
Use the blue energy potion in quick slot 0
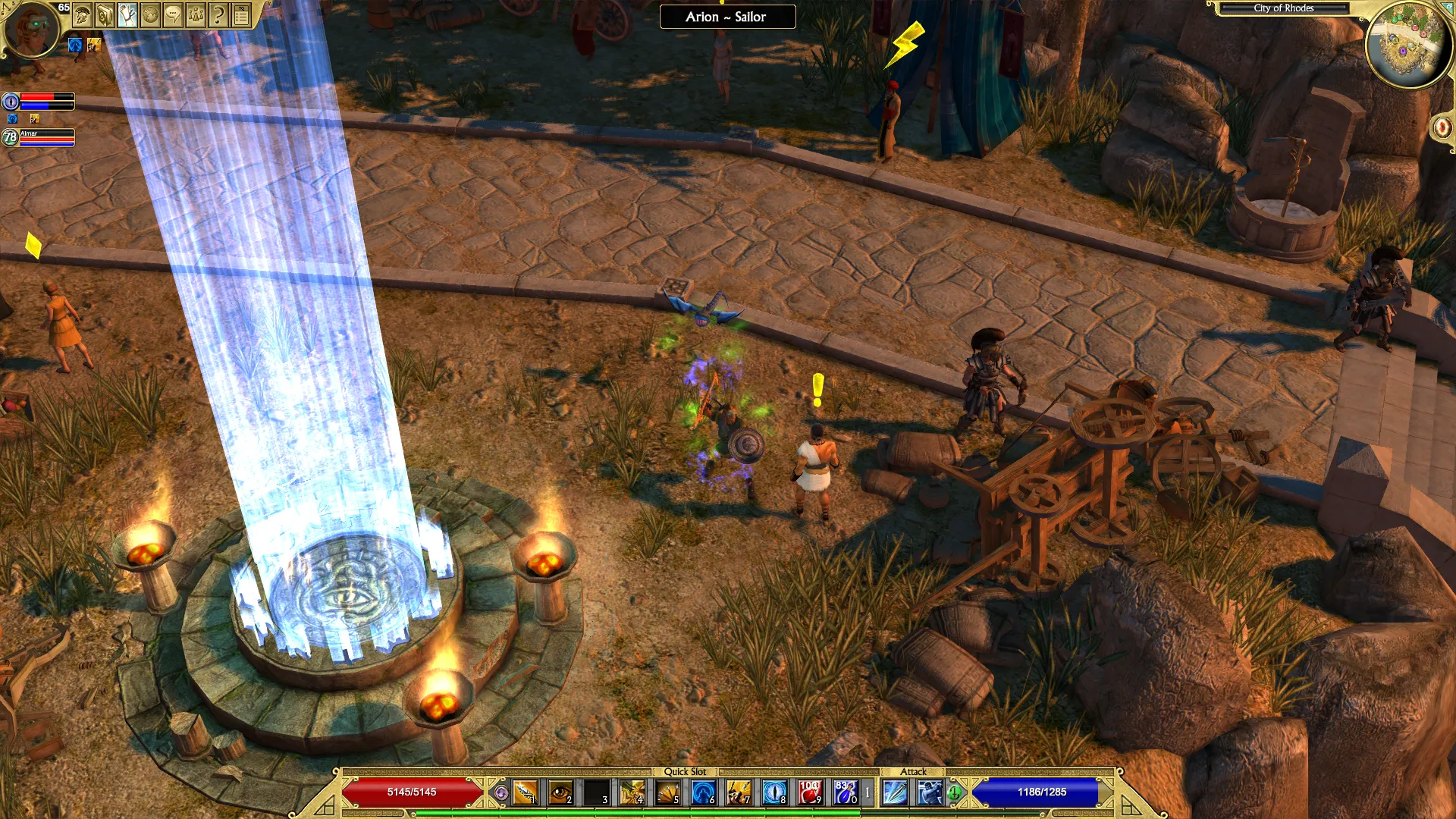[845, 792]
